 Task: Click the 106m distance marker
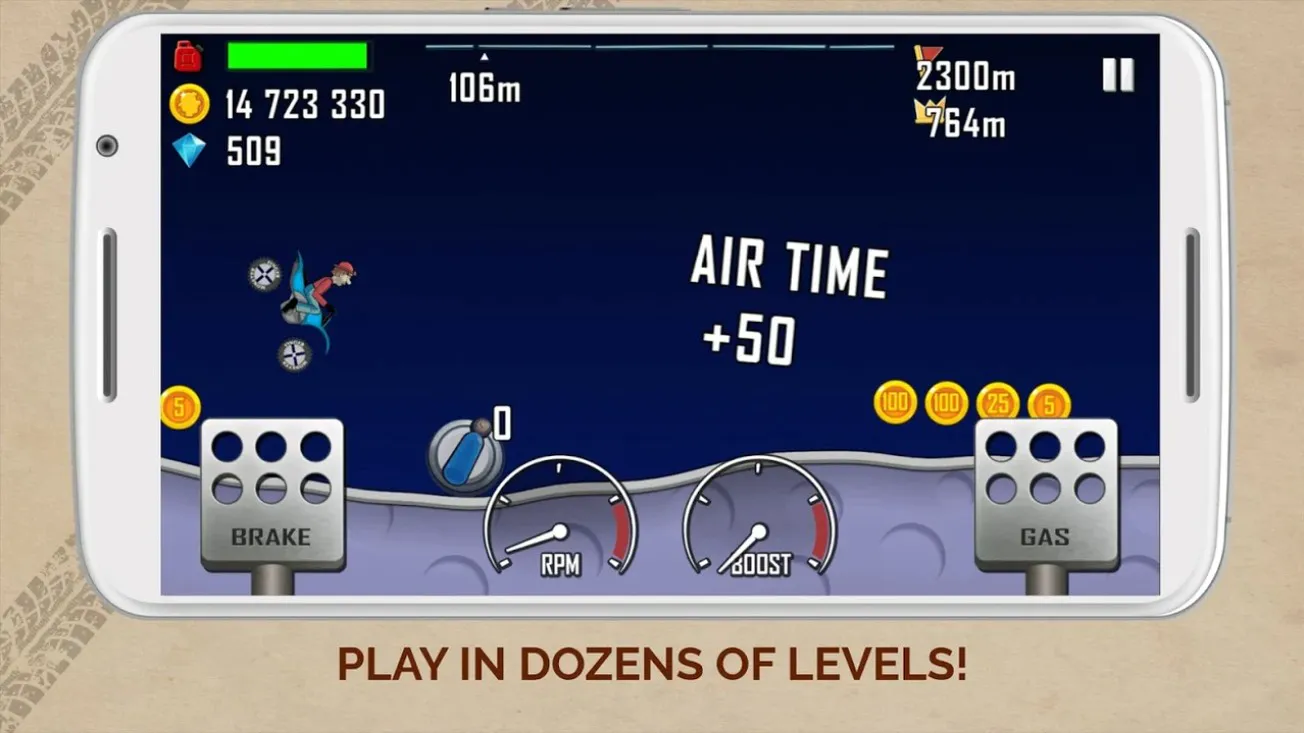(483, 89)
